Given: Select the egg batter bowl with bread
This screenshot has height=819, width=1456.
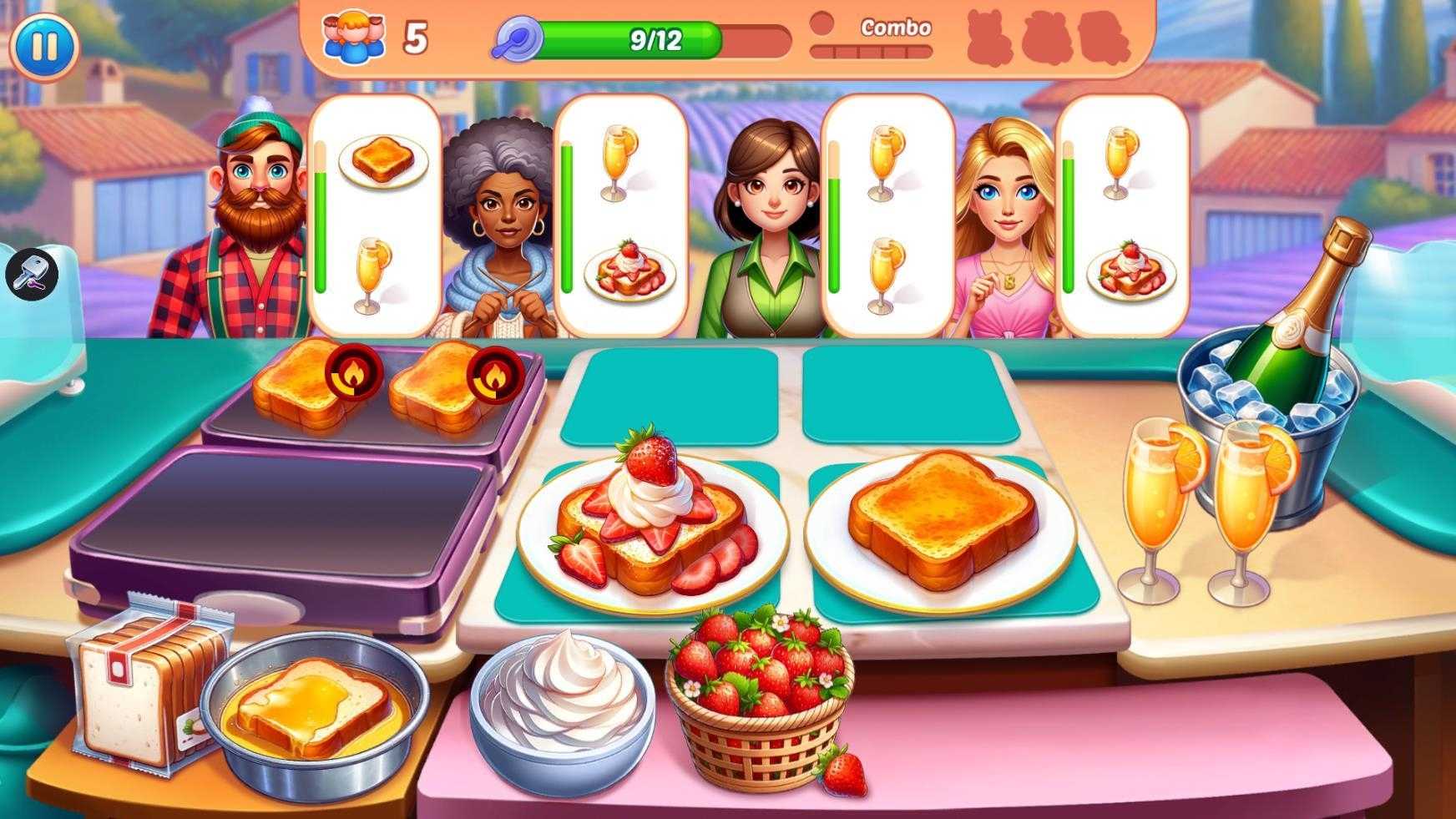Looking at the screenshot, I should 315,710.
